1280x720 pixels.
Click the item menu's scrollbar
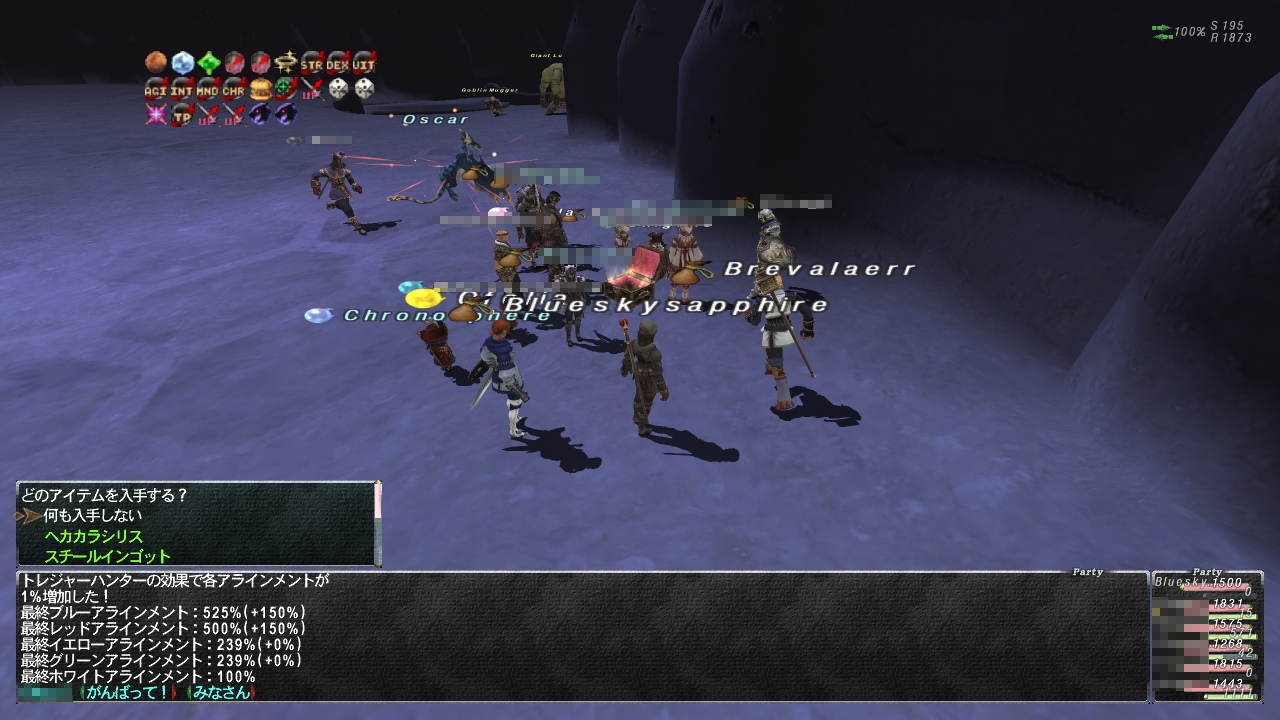click(378, 524)
